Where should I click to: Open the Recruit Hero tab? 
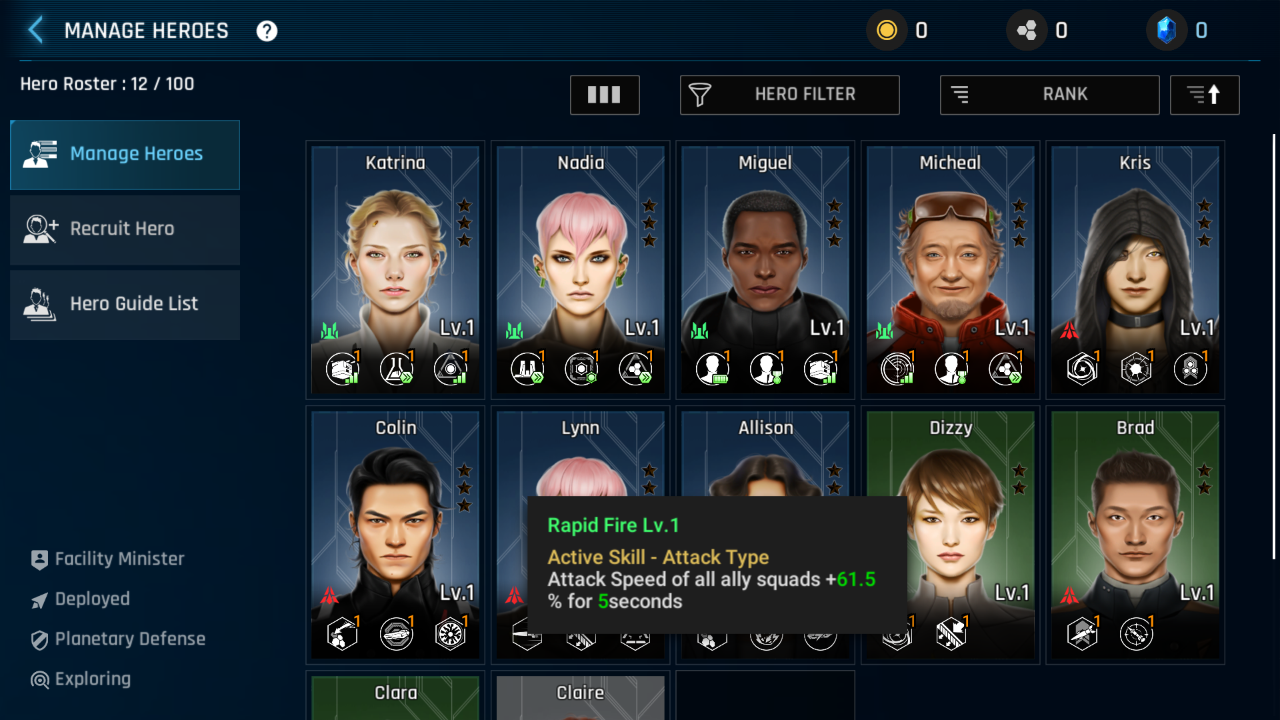tap(125, 229)
